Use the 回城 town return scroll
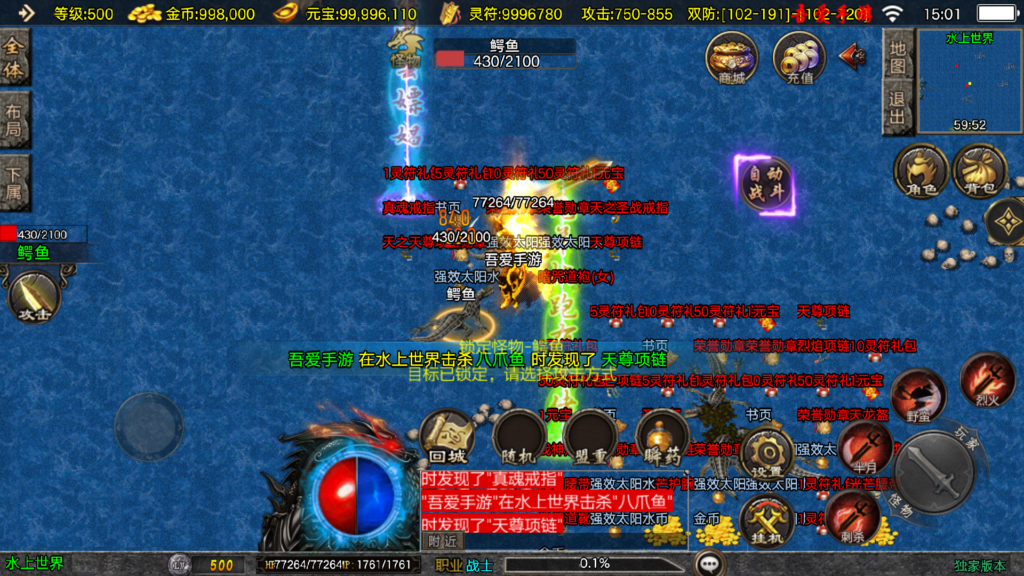The image size is (1024, 576). [x=445, y=434]
